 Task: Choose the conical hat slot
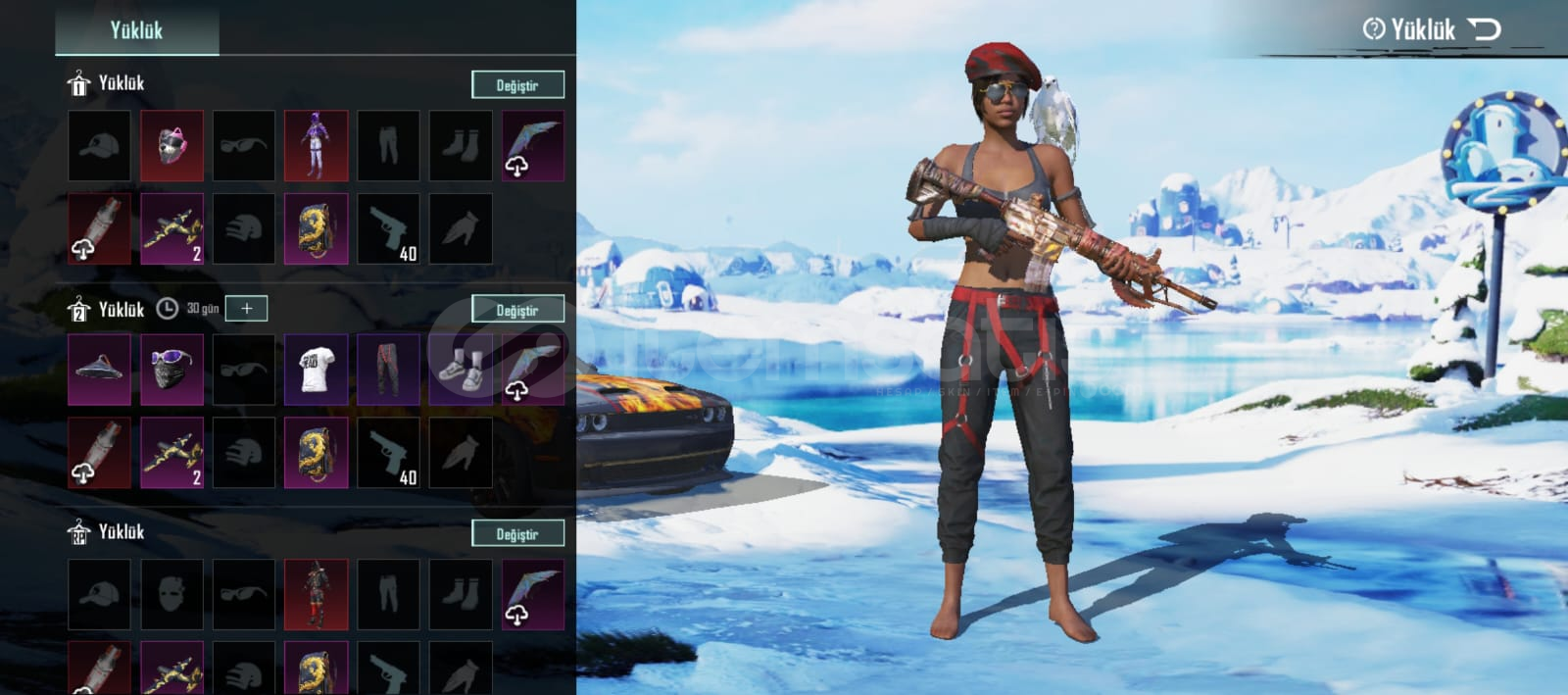(x=99, y=370)
